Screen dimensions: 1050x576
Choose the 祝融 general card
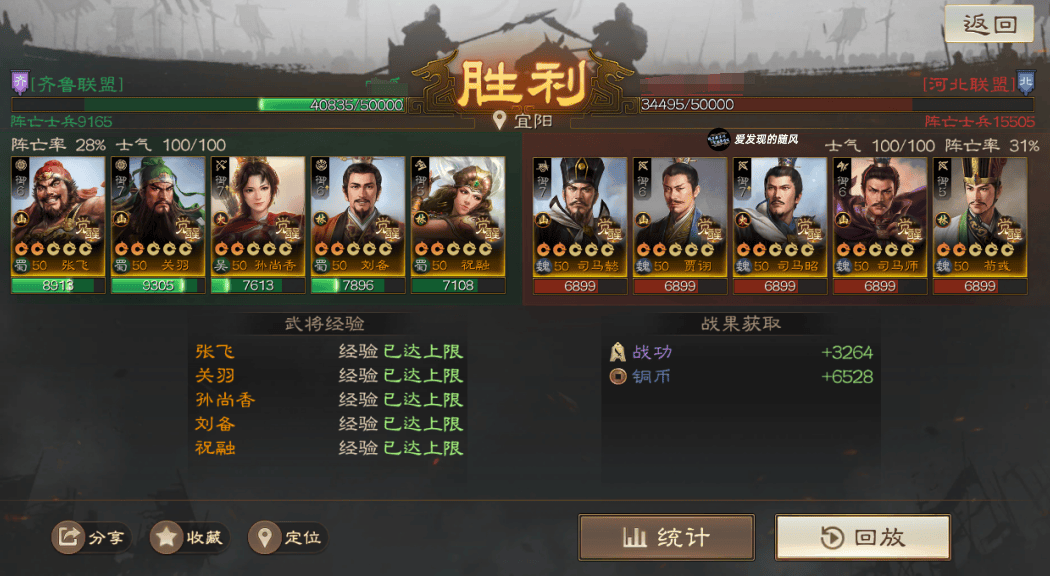(458, 215)
